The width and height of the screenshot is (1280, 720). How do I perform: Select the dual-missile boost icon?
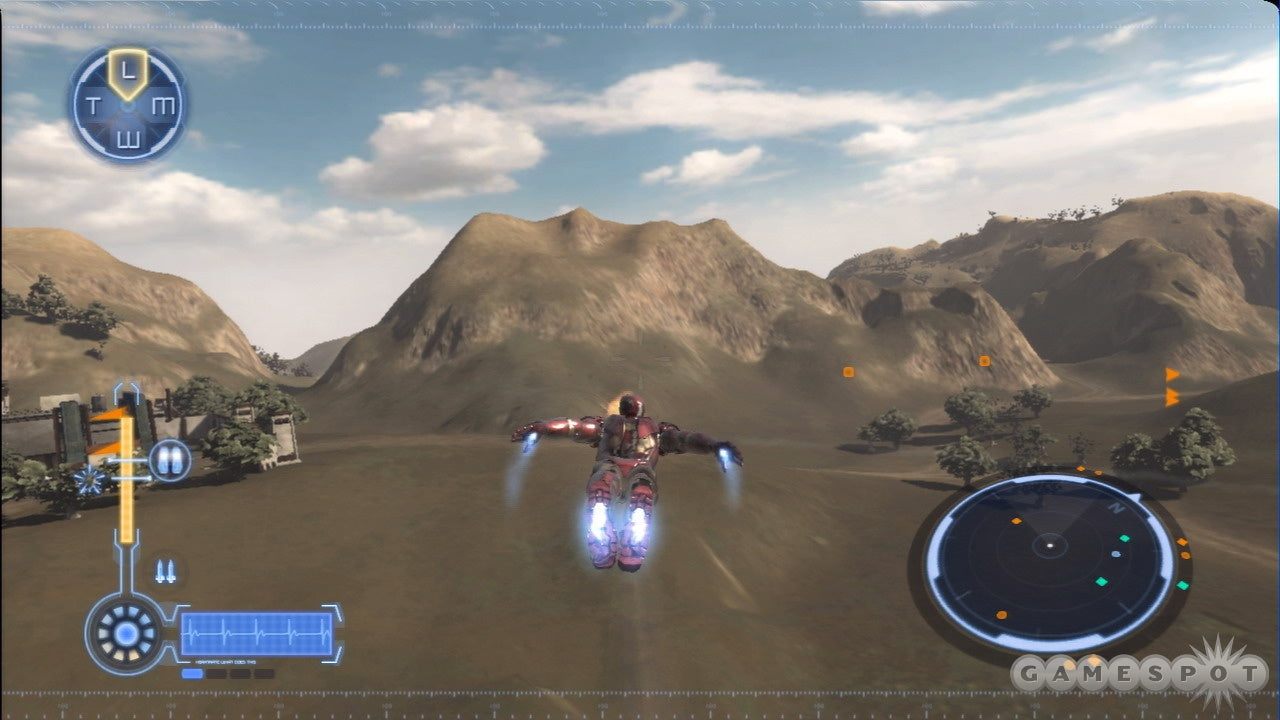(165, 570)
